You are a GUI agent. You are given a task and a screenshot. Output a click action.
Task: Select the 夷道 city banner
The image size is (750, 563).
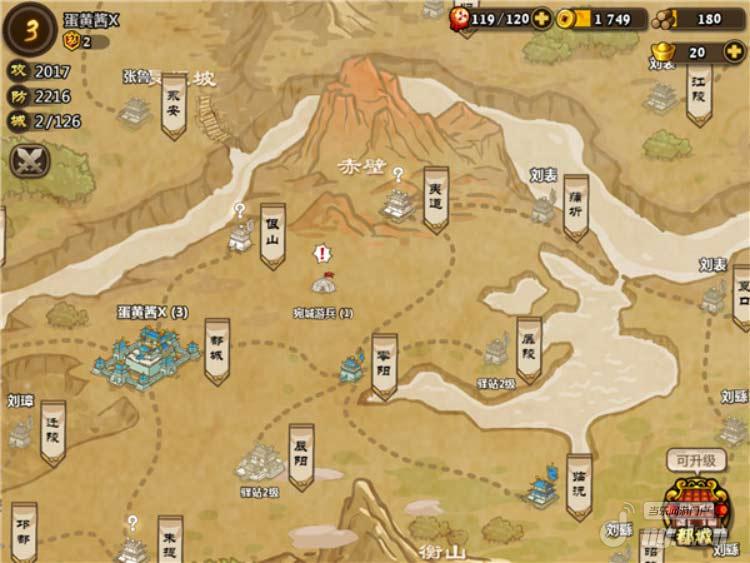coord(436,198)
